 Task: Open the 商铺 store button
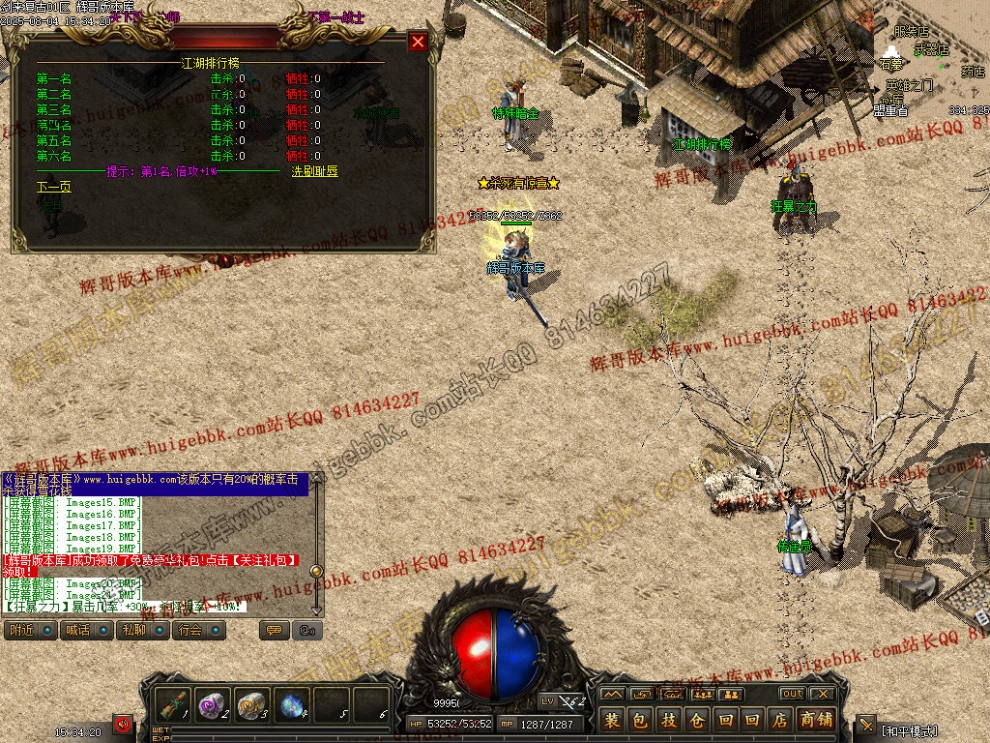click(x=816, y=719)
